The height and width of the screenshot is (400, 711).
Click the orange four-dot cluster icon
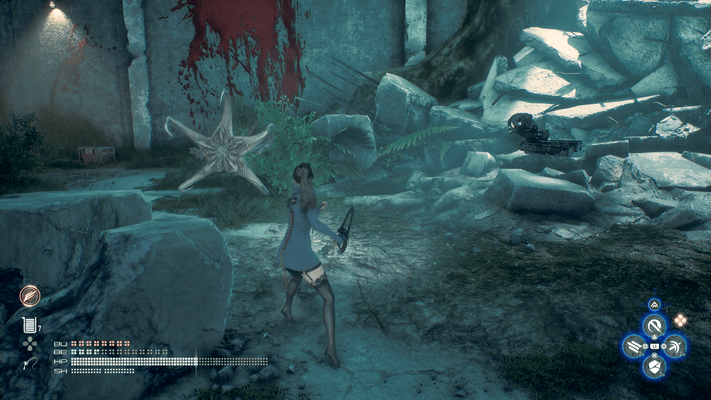[681, 320]
